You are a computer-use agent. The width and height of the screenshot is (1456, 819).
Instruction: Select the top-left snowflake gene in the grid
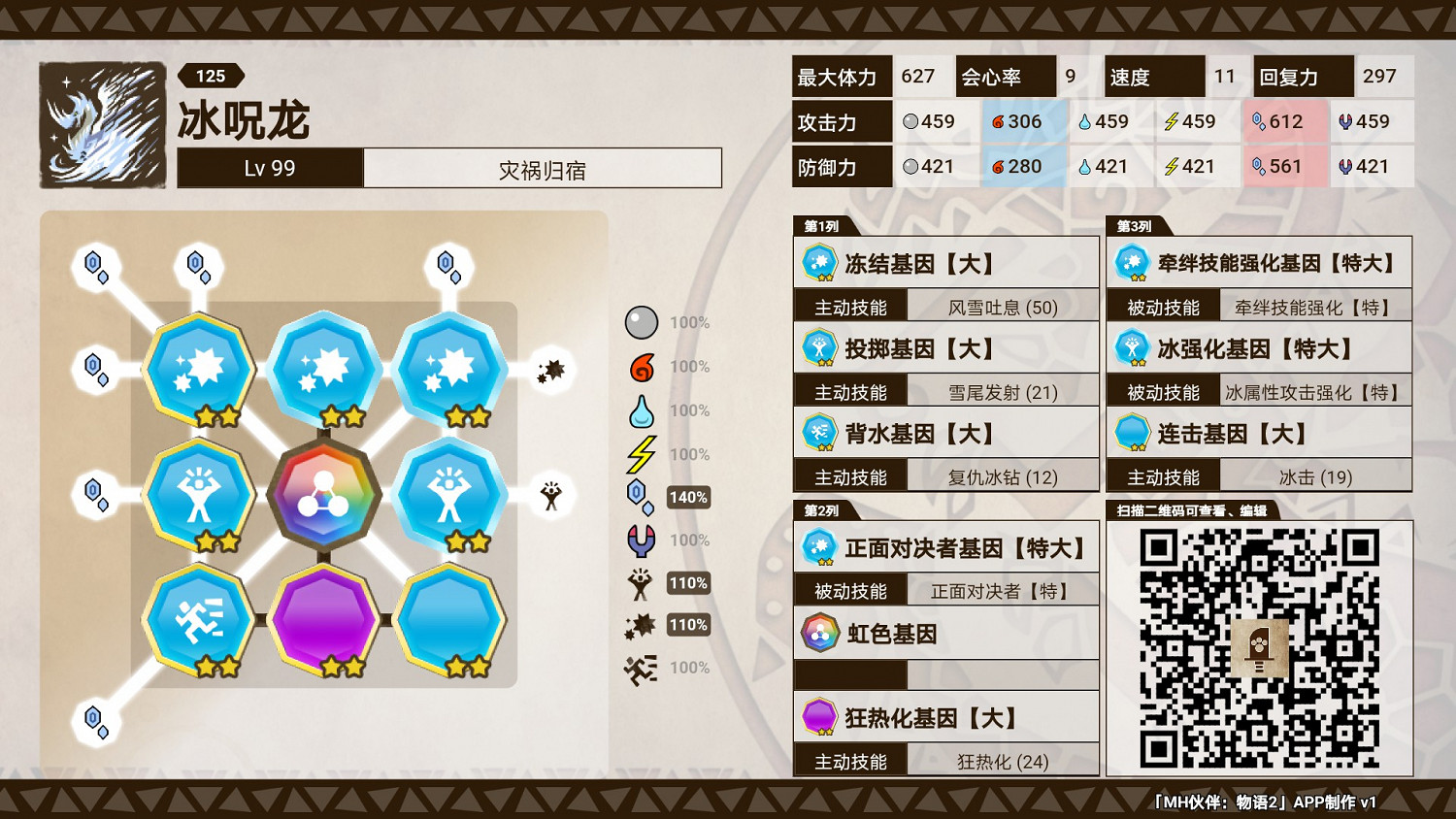(197, 367)
